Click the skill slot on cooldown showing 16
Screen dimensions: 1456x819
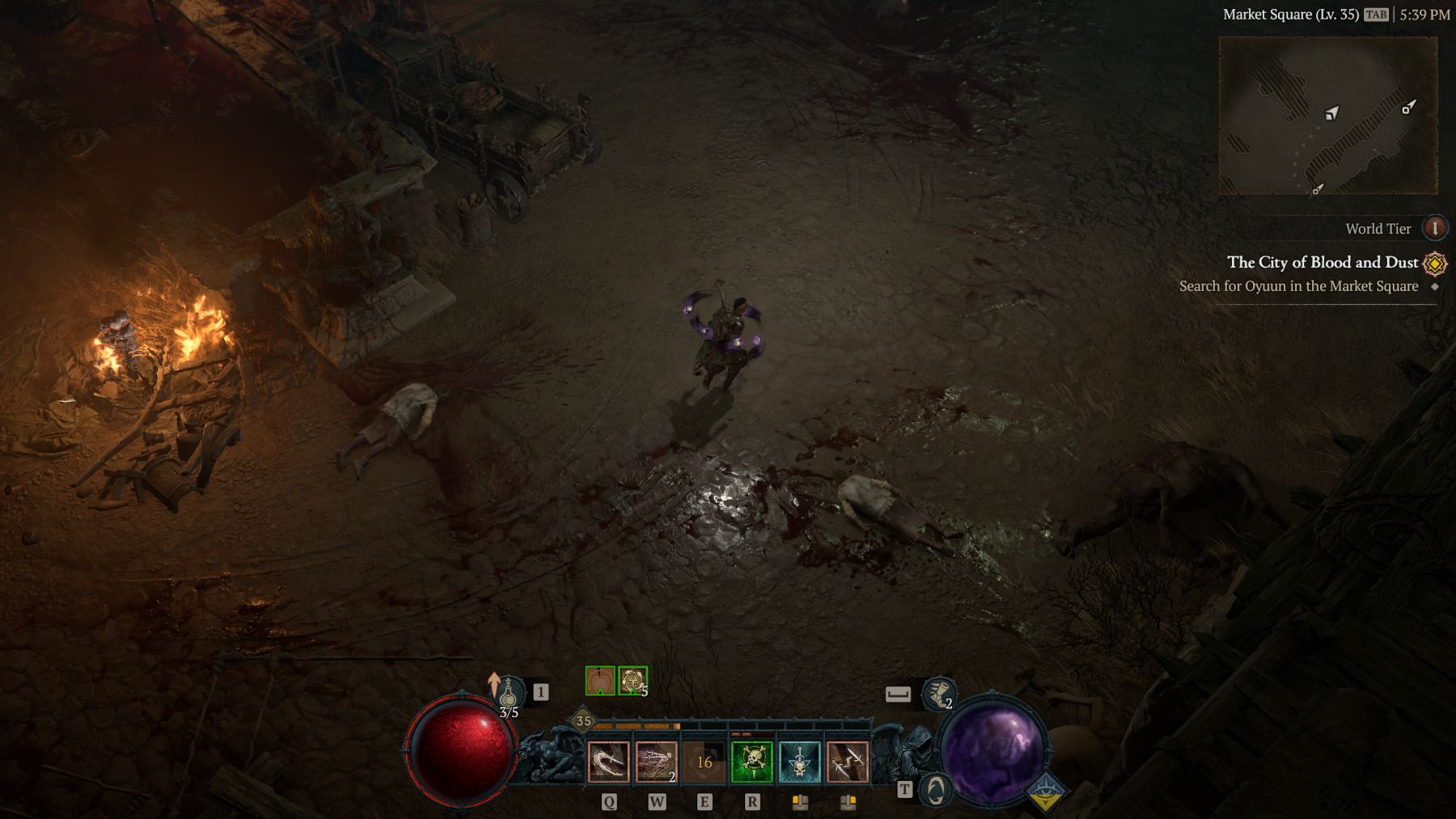(x=704, y=762)
